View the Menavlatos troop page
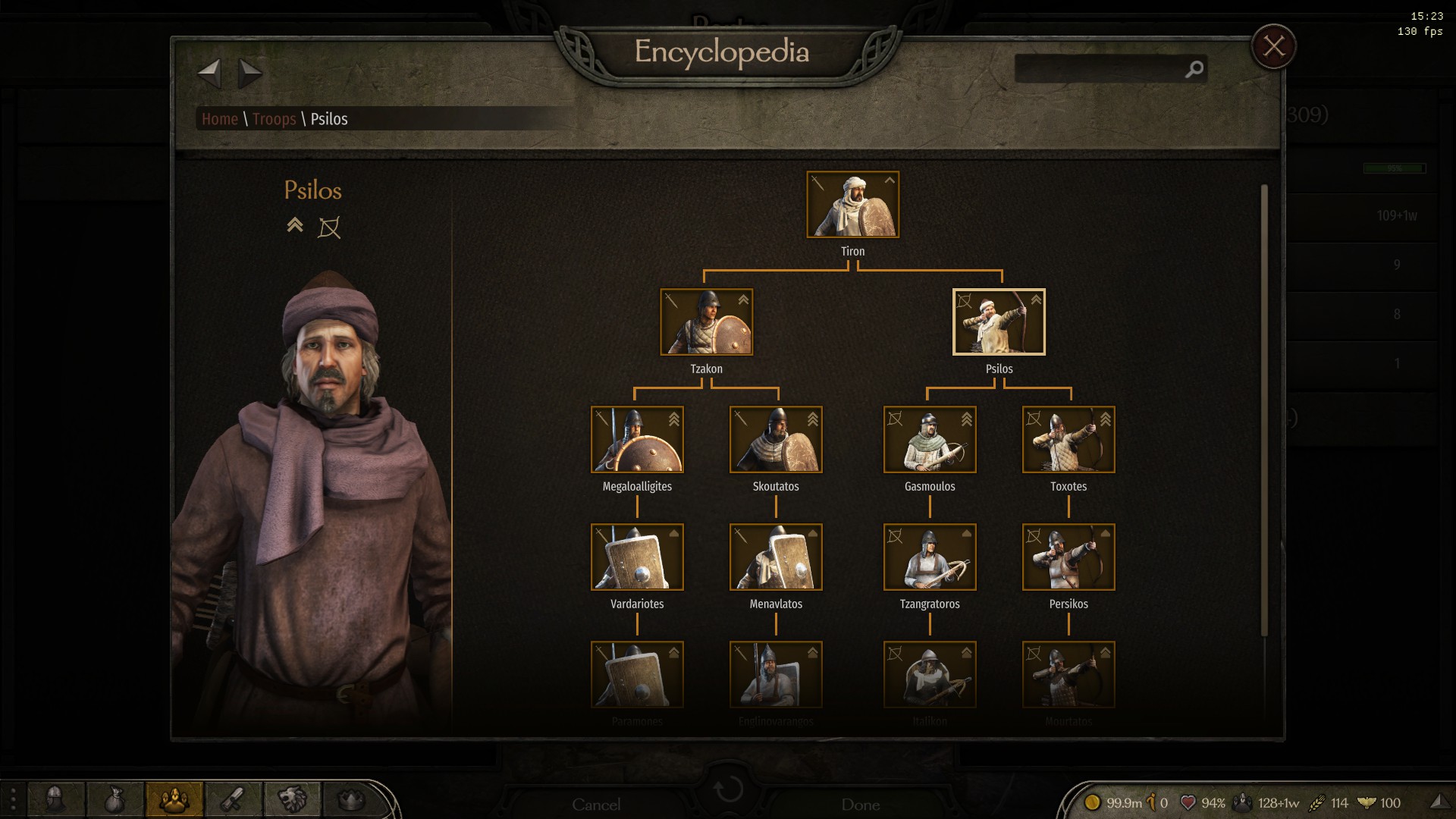The image size is (1456, 819). pyautogui.click(x=775, y=557)
